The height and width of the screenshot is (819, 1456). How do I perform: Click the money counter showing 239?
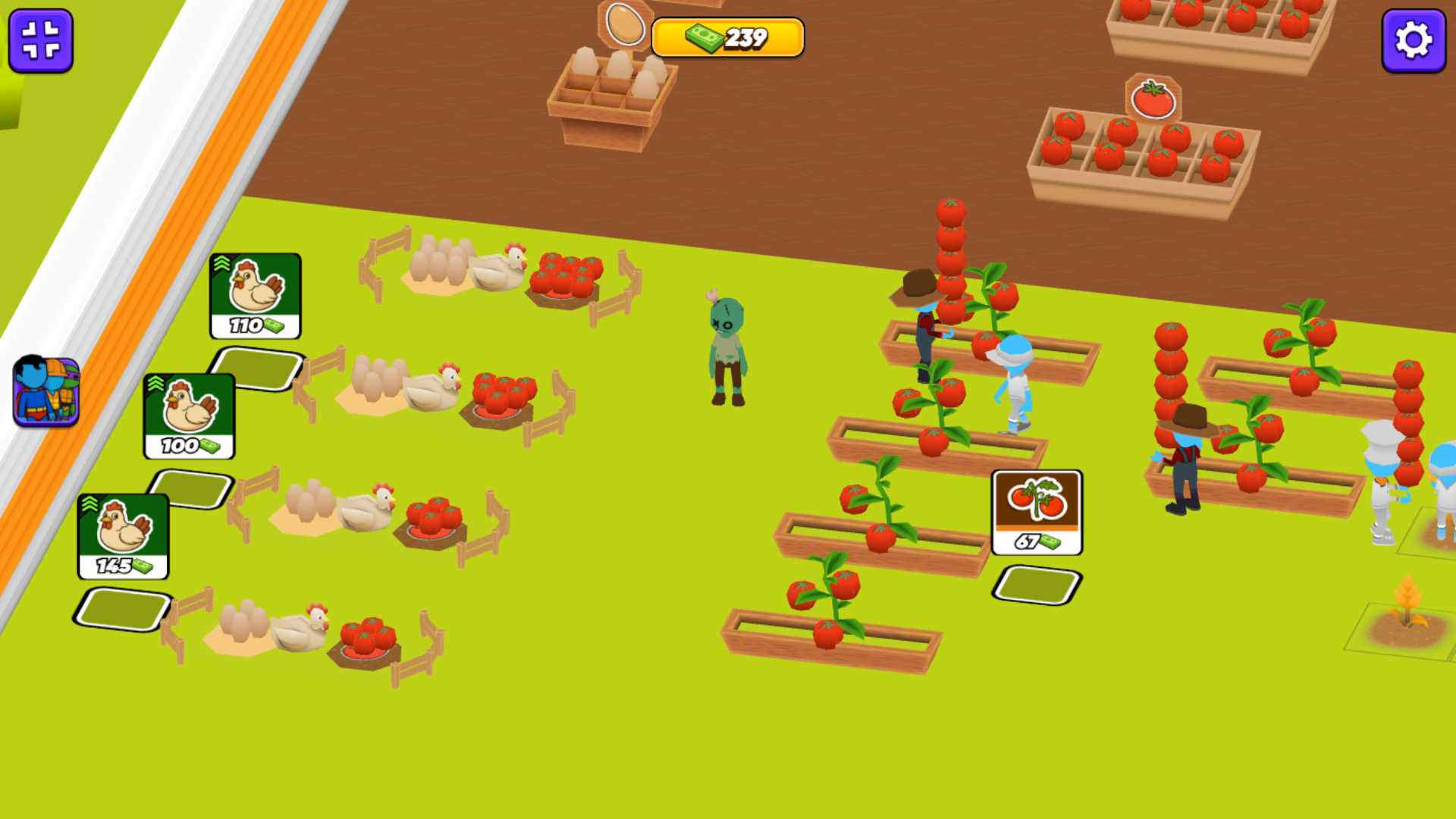[728, 36]
